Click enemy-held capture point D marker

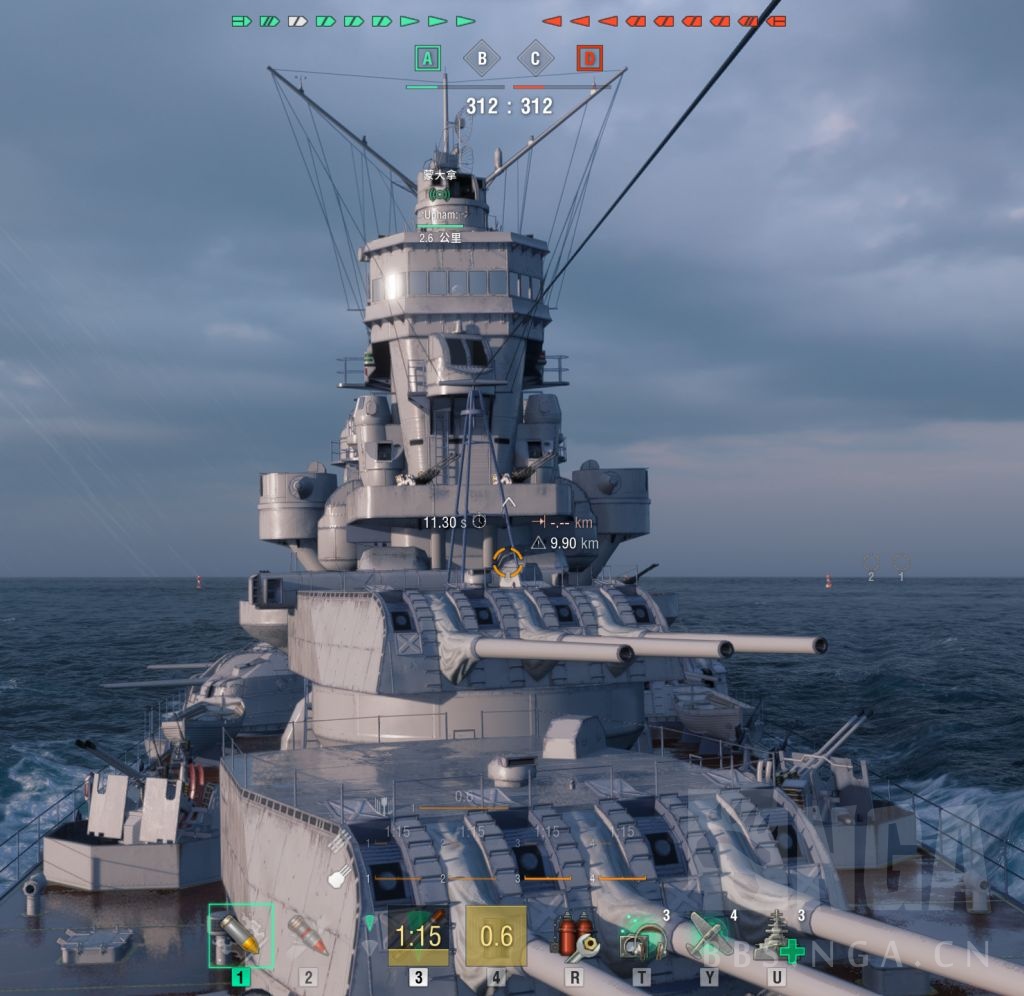click(590, 59)
